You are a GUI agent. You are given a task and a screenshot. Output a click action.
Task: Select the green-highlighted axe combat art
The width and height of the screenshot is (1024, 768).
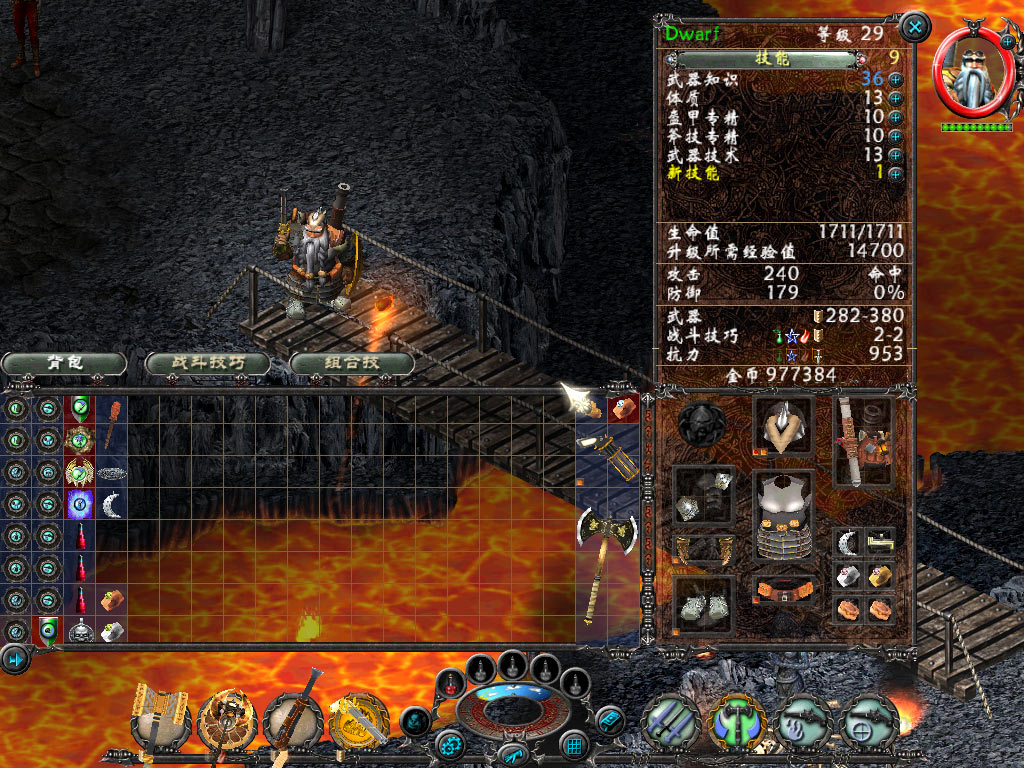[736, 720]
